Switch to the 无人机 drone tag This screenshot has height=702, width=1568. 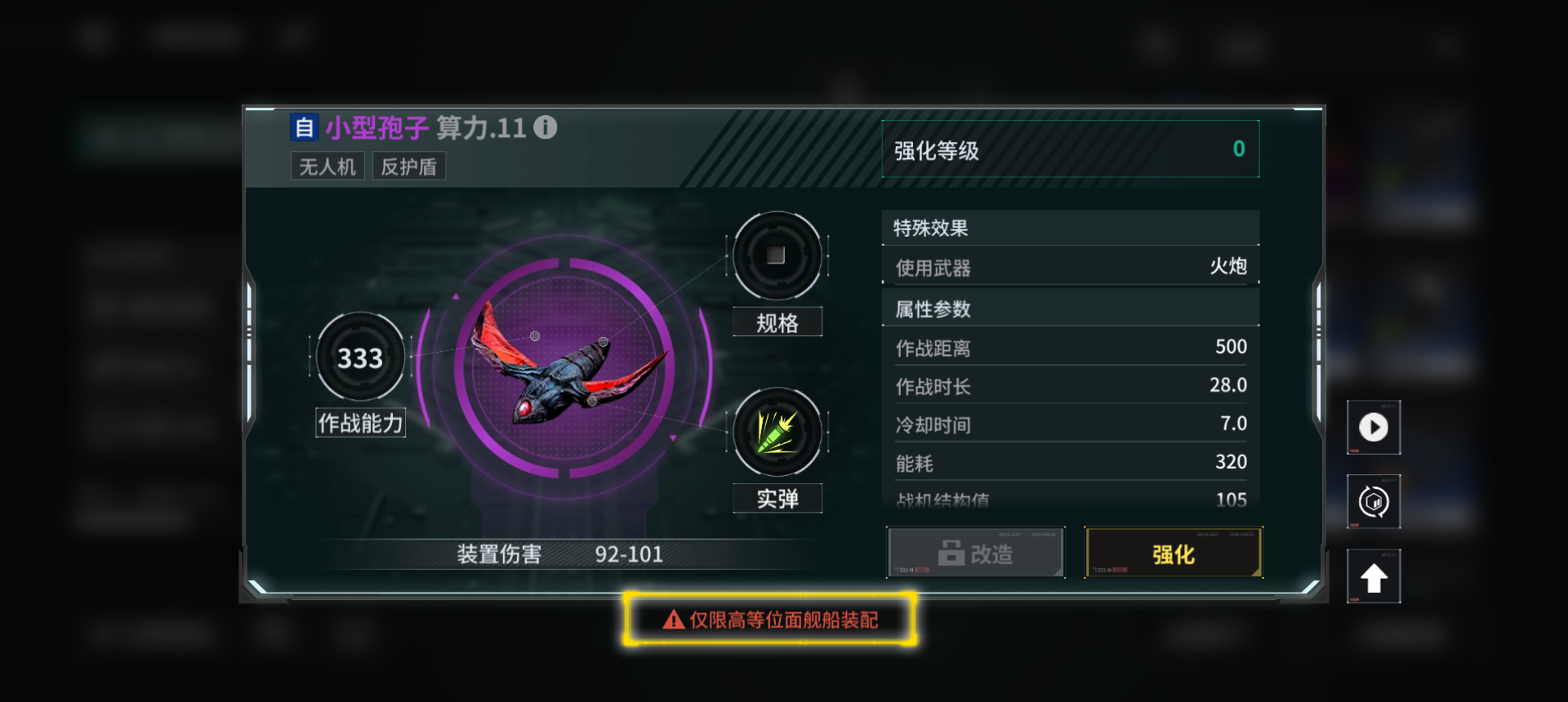click(x=327, y=166)
